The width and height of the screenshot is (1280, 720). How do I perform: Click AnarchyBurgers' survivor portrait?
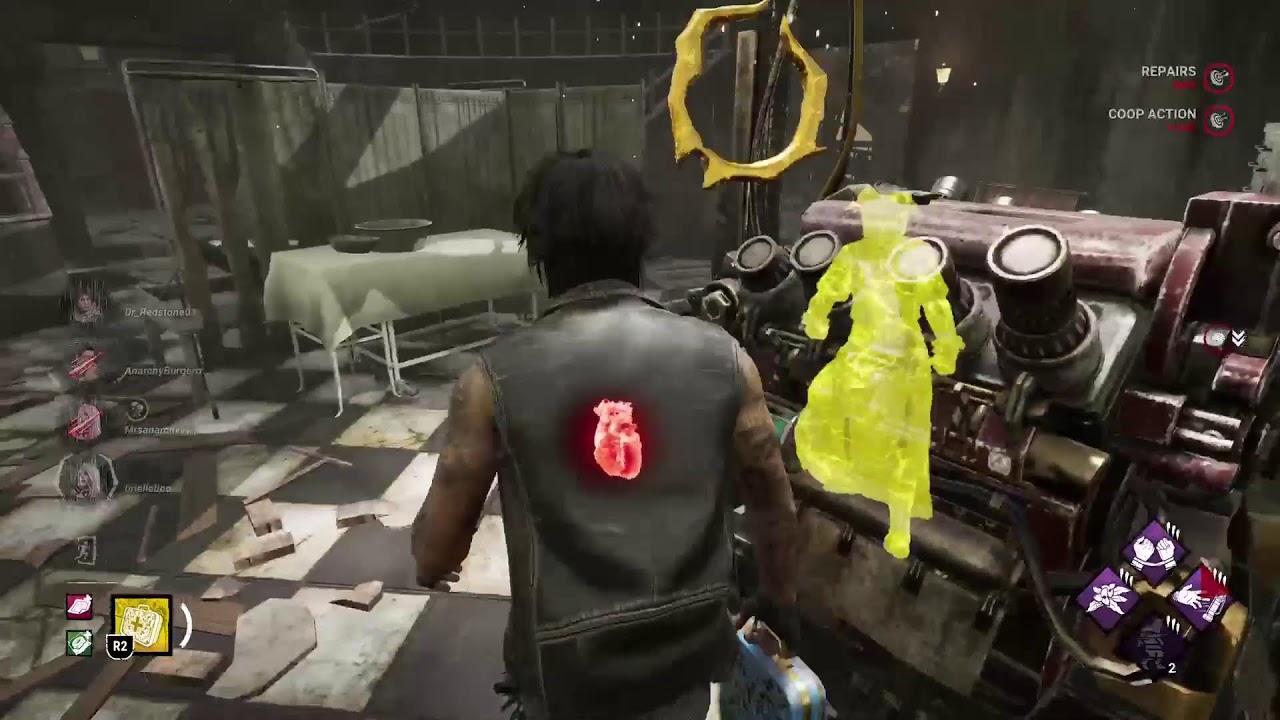coord(86,362)
